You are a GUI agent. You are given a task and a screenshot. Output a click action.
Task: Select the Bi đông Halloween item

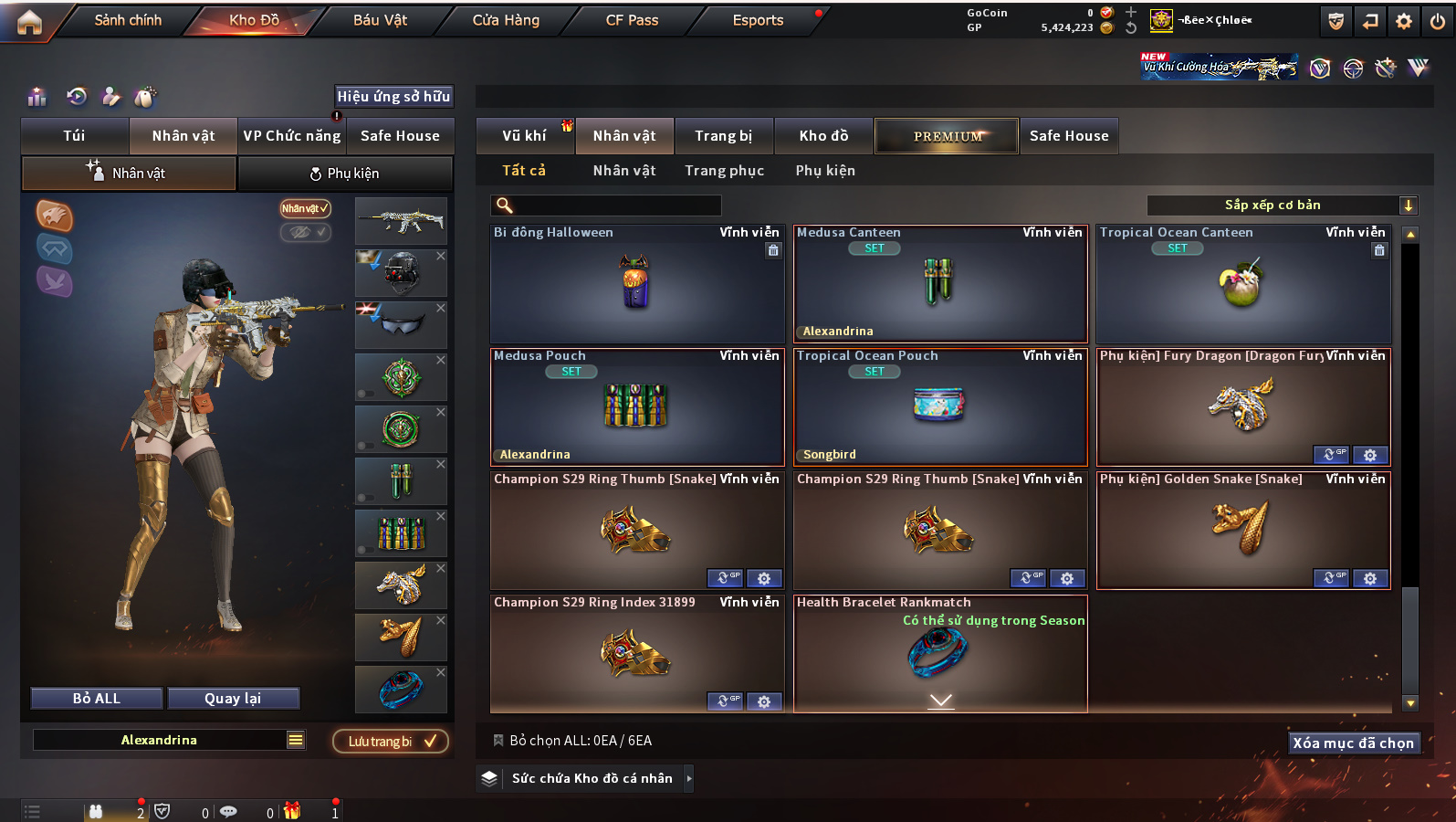[x=636, y=284]
